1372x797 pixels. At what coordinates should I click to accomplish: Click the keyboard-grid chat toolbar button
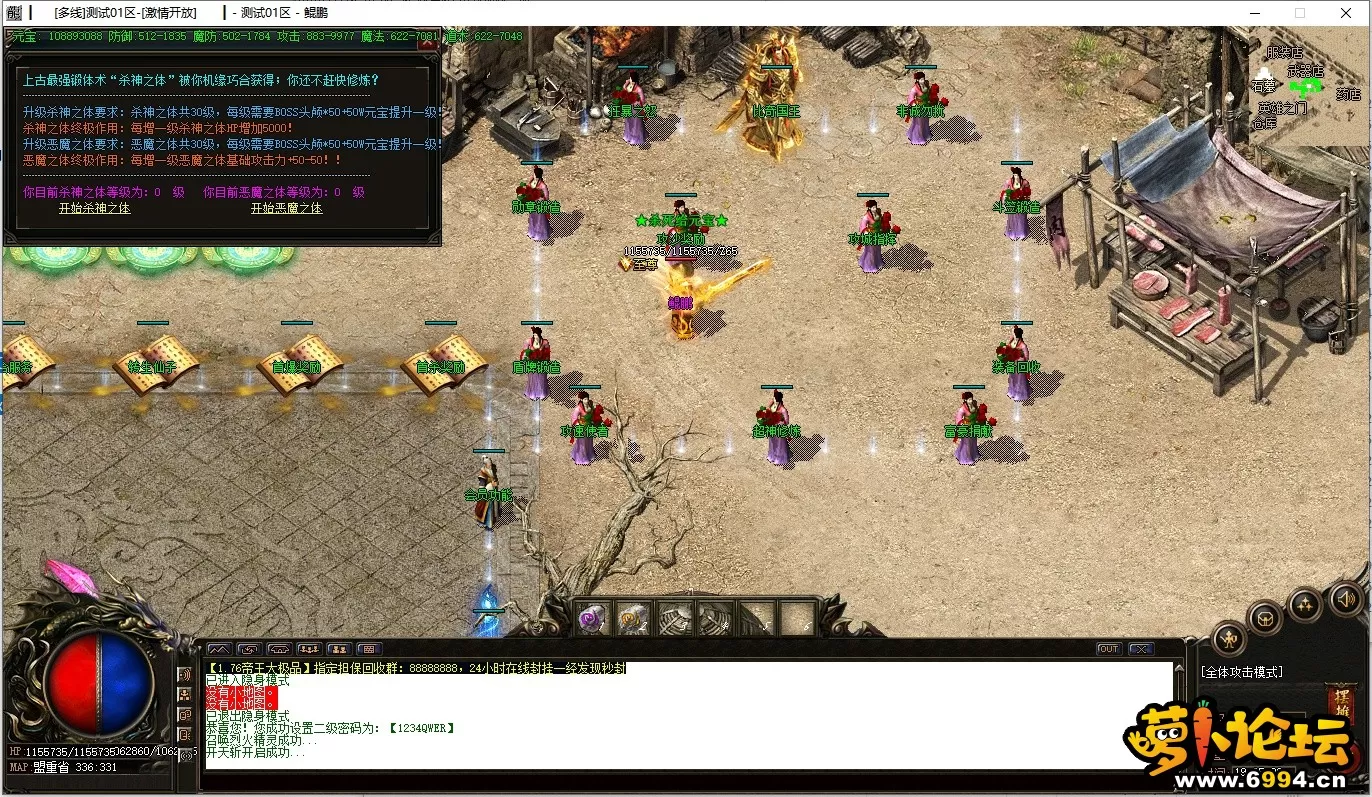[368, 649]
